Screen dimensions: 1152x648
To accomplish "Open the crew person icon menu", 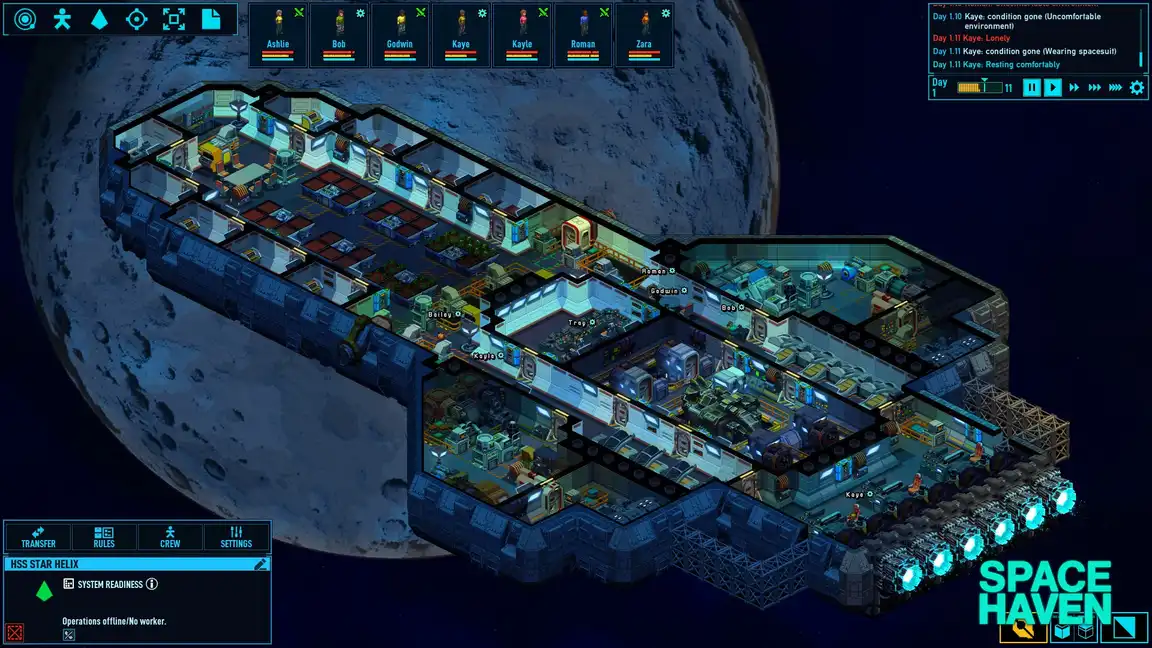I will (62, 19).
